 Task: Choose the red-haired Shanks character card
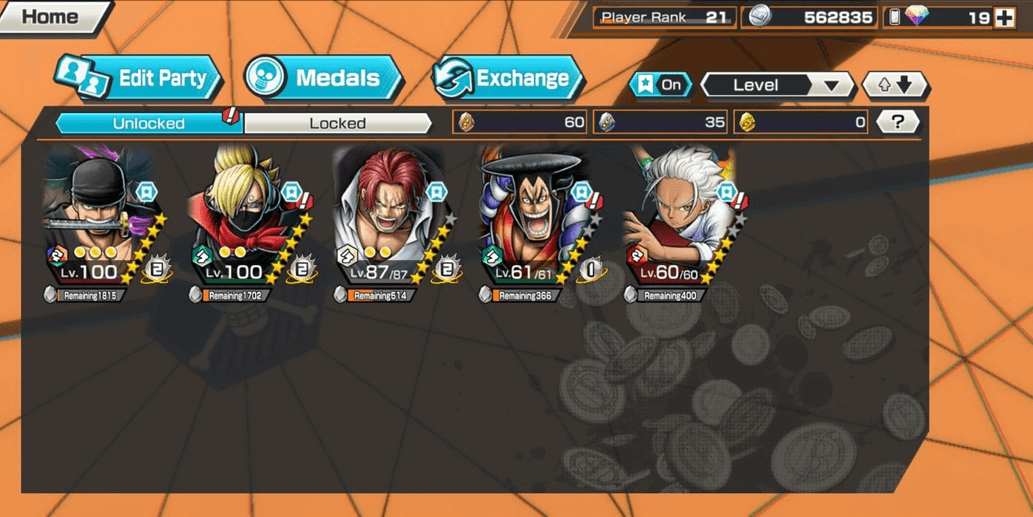coord(391,222)
